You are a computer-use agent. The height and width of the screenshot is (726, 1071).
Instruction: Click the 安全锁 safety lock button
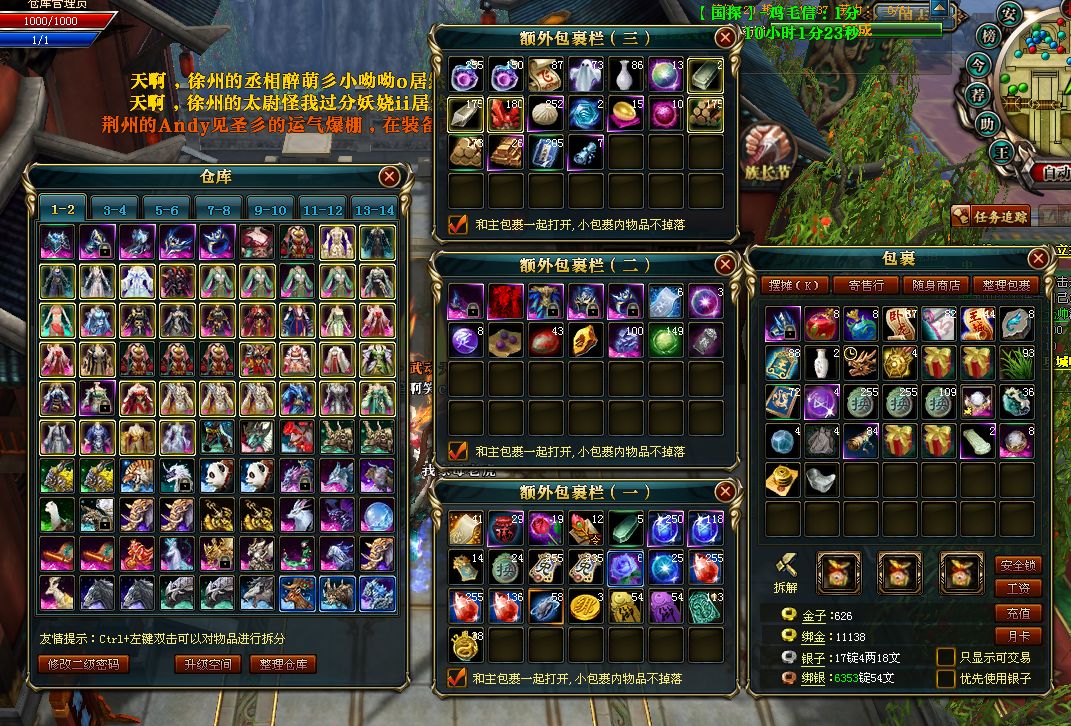pyautogui.click(x=1018, y=565)
